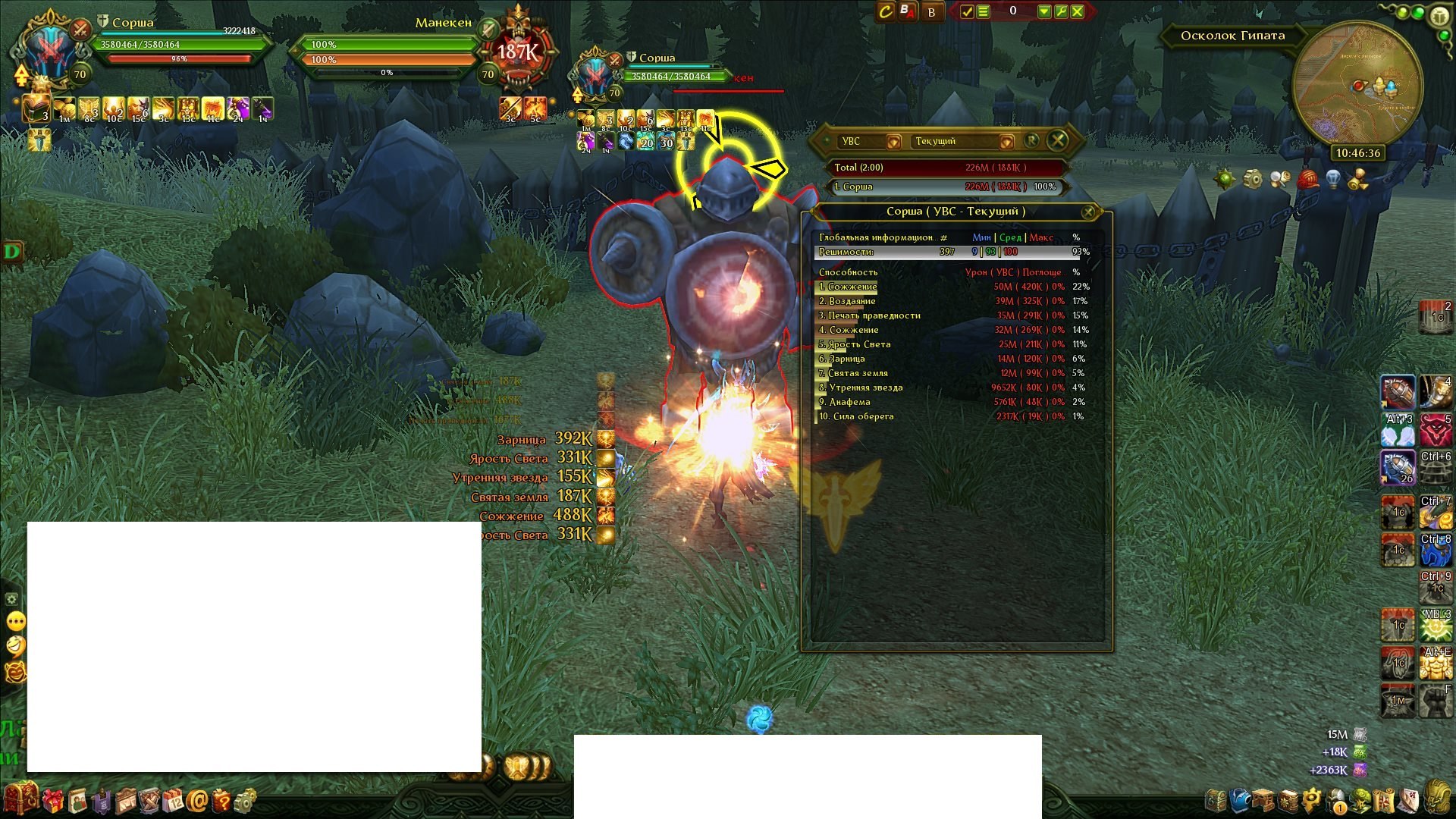1456x819 pixels.
Task: Open the Текущий fight dropdown
Action: [x=1006, y=142]
